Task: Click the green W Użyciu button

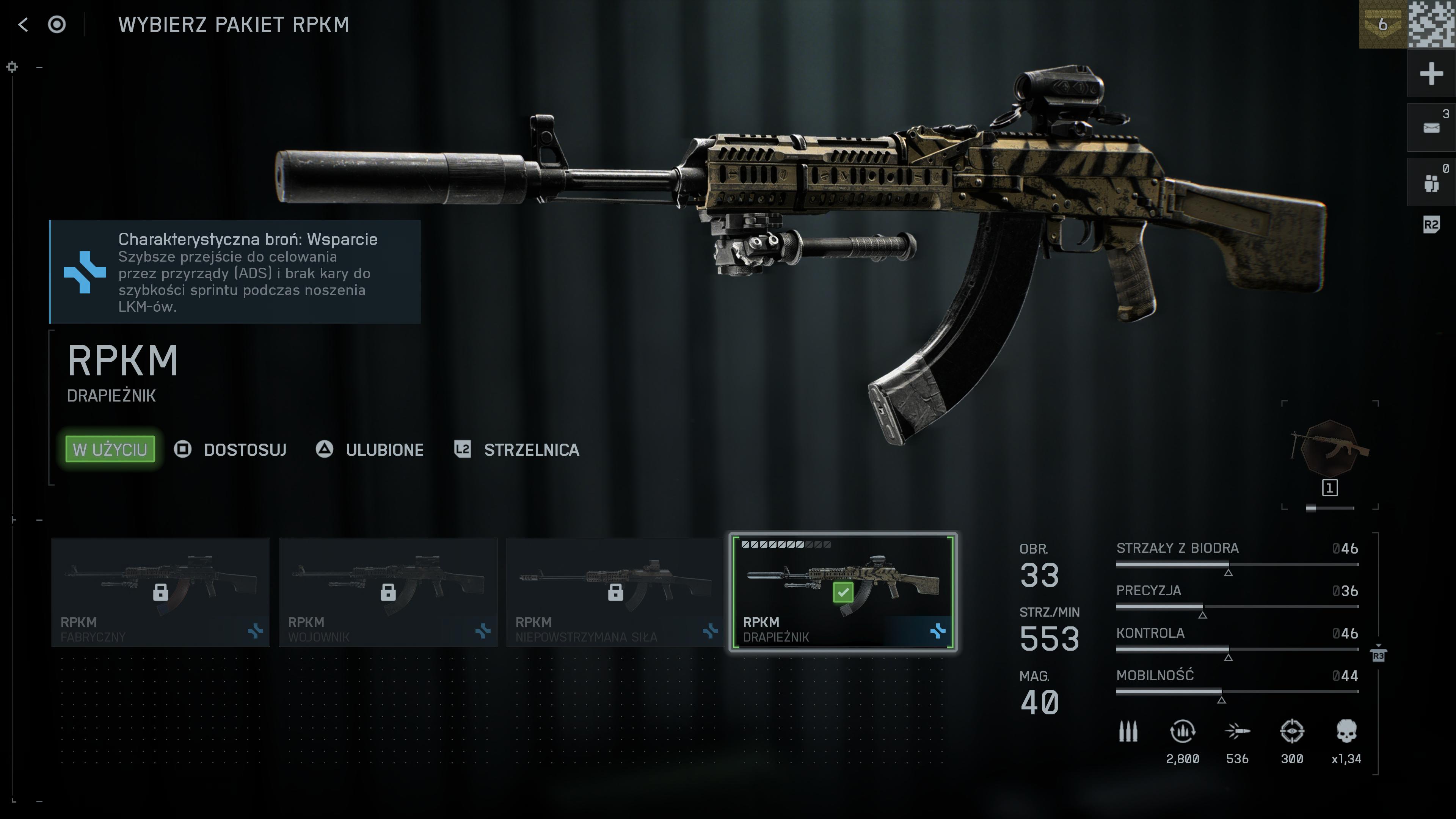Action: [110, 449]
